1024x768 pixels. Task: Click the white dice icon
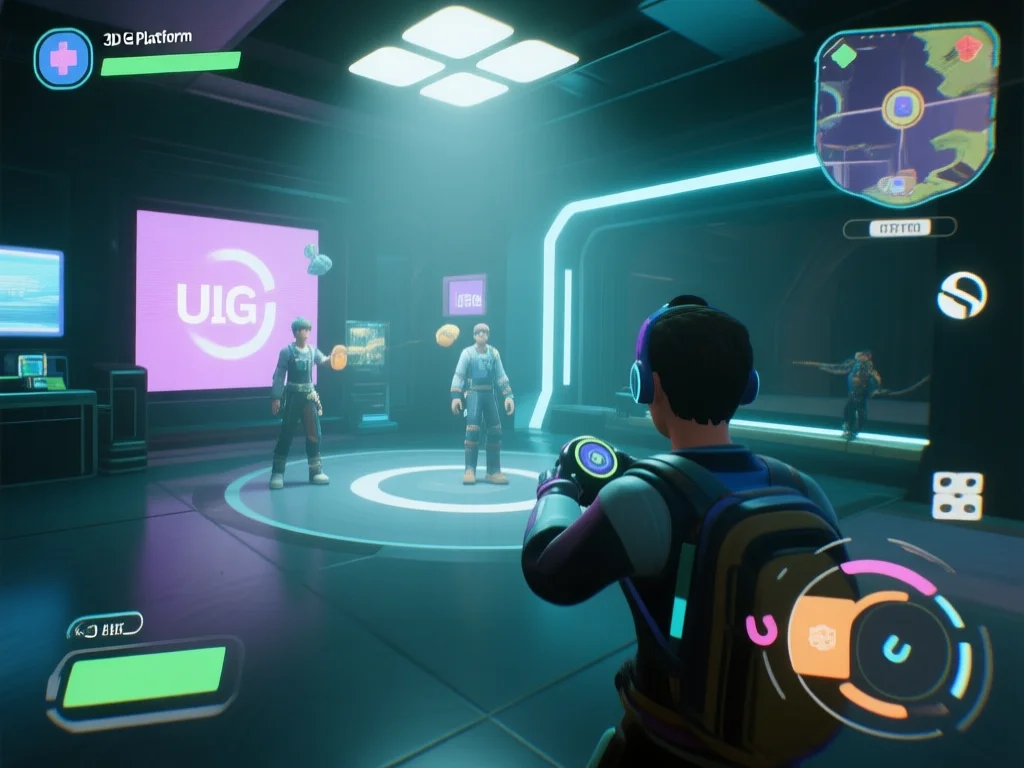coord(957,495)
